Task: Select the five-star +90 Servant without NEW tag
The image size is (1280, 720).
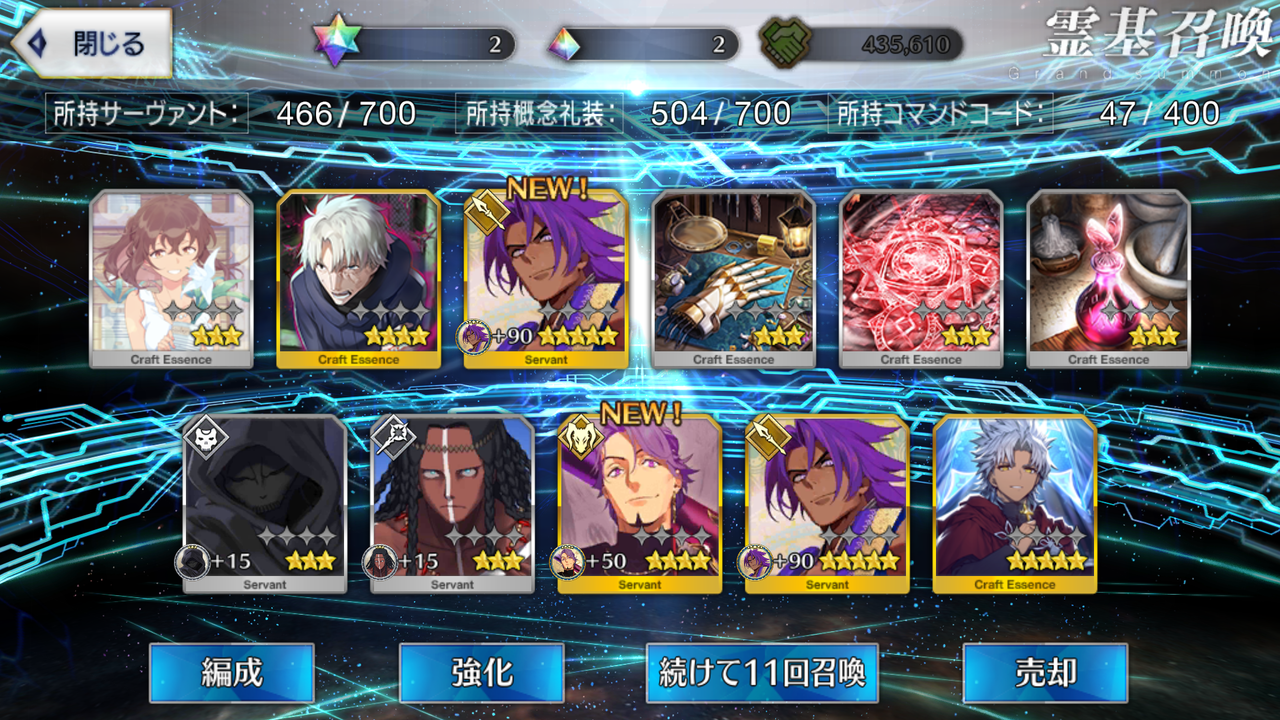Action: pos(827,504)
